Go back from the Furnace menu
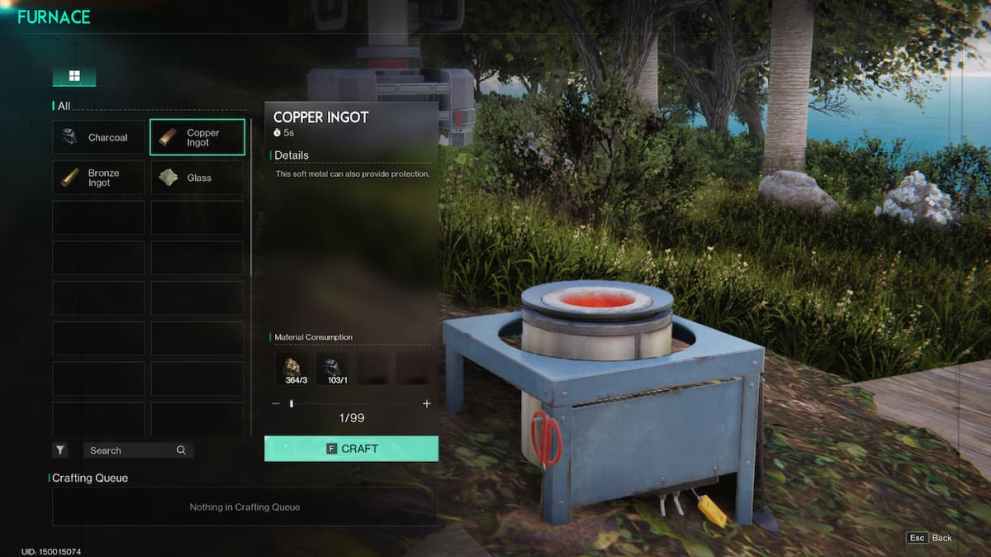Screen dimensions: 991x557 (x=930, y=538)
